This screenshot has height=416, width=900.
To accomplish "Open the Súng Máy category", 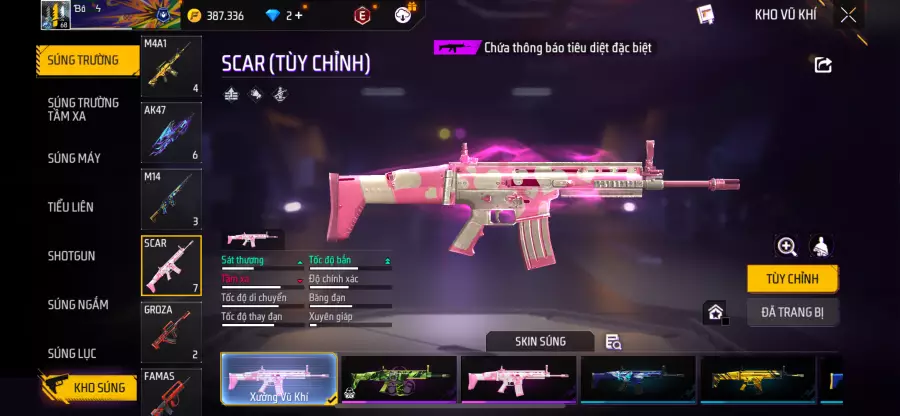I will coord(75,158).
